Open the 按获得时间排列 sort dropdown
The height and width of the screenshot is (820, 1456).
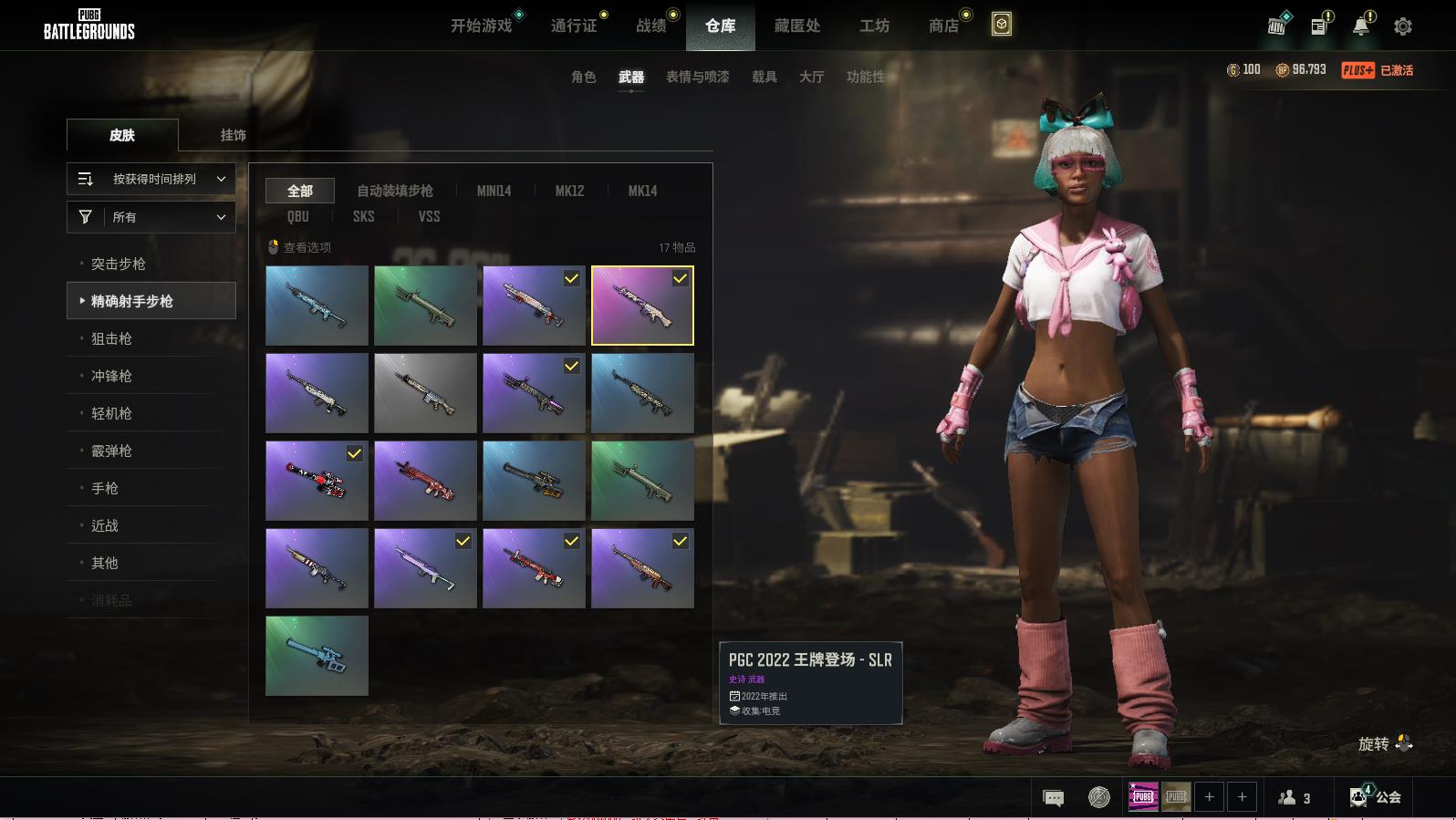[x=151, y=179]
